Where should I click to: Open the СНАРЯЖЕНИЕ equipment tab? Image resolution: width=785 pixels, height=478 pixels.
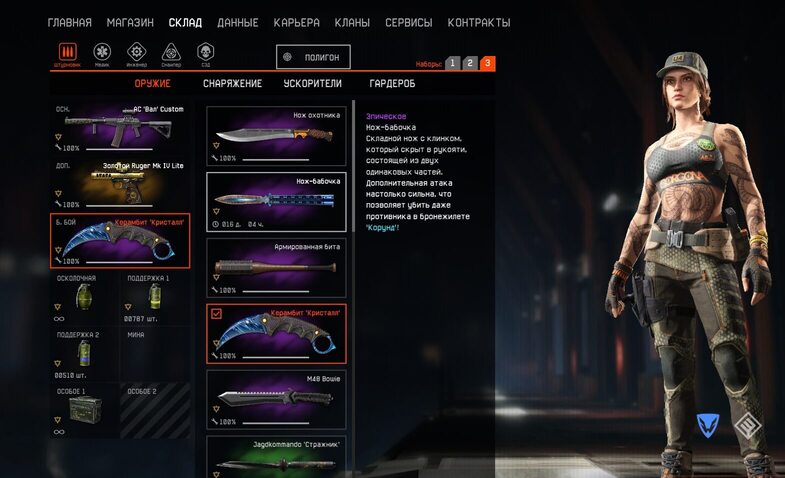[x=232, y=84]
